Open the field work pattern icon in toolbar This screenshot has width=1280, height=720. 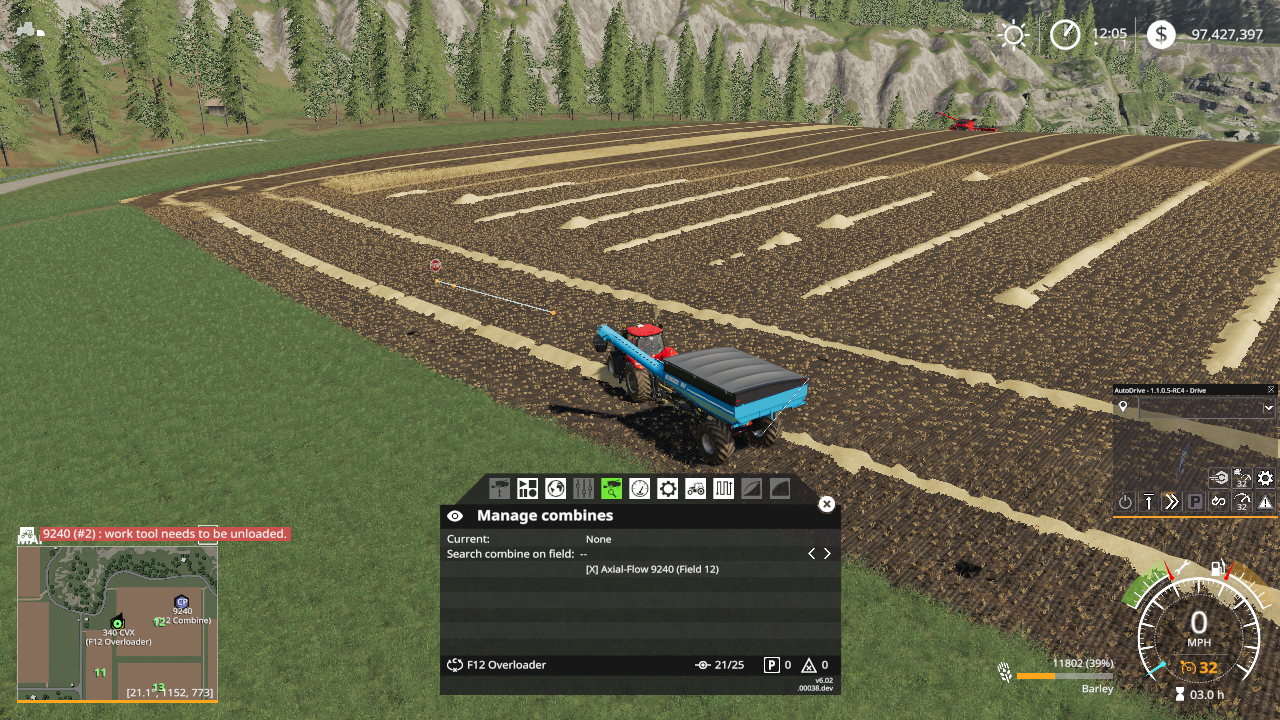(x=722, y=488)
